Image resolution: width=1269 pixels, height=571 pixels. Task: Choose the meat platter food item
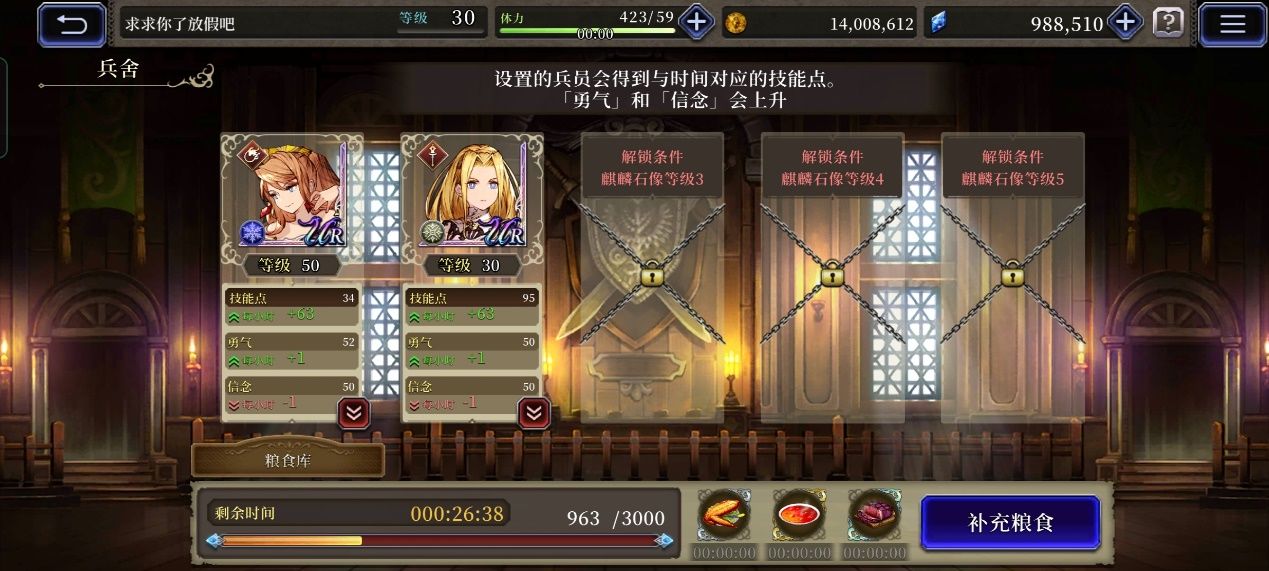(x=874, y=516)
